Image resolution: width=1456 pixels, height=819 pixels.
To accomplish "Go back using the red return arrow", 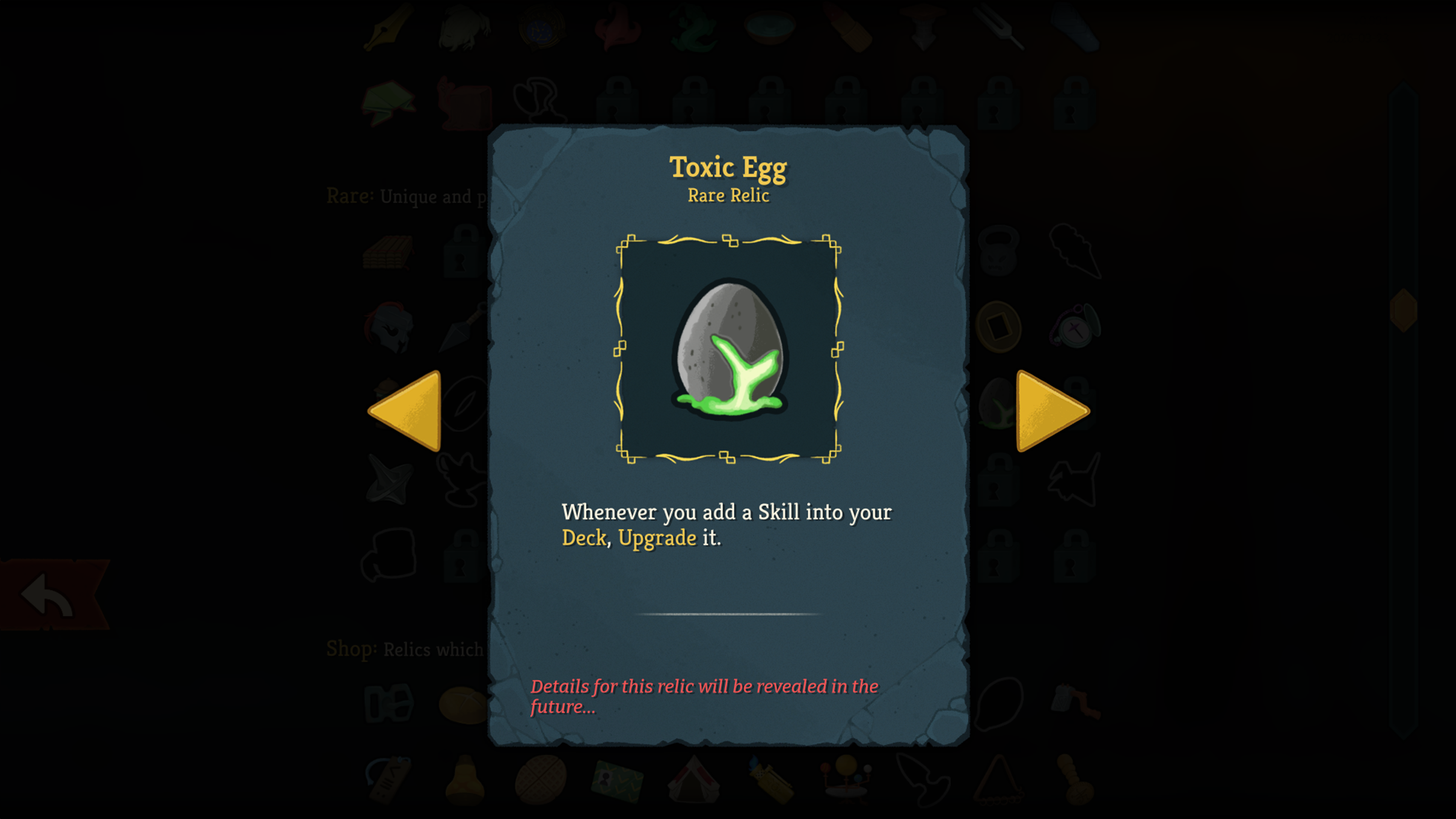I will (50, 595).
